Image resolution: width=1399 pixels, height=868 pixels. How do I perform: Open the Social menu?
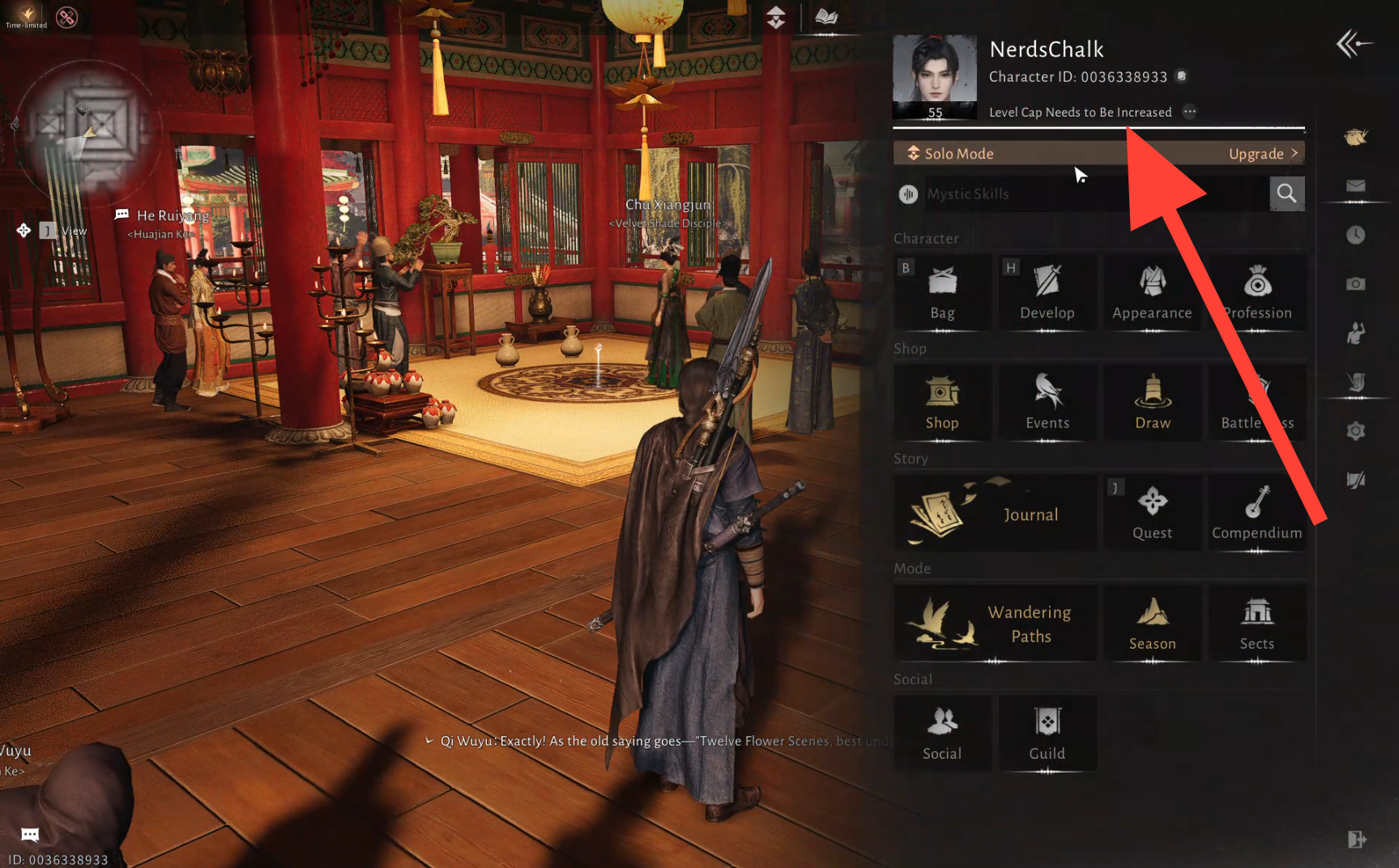point(942,734)
